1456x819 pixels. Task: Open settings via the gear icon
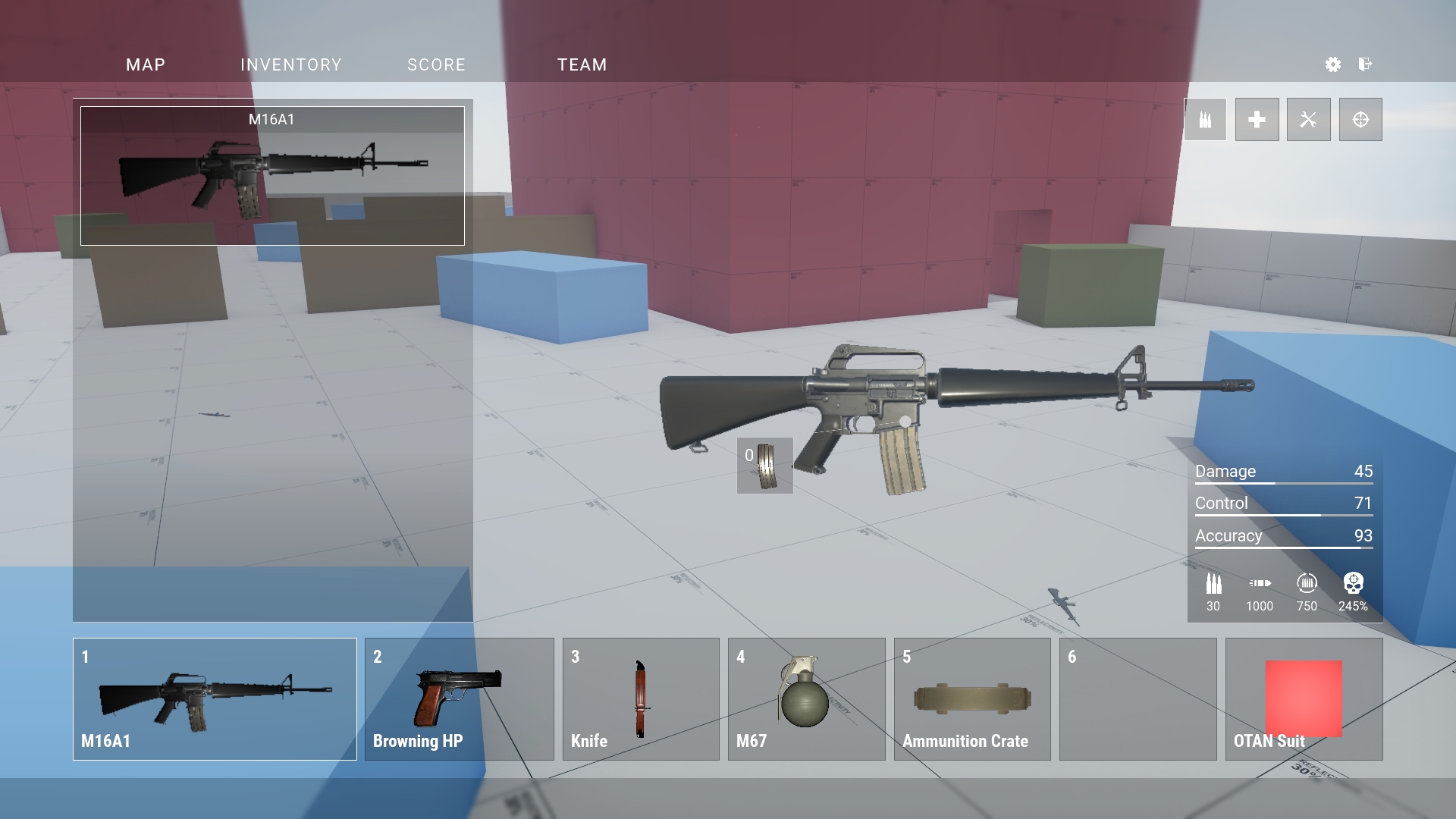coord(1332,64)
